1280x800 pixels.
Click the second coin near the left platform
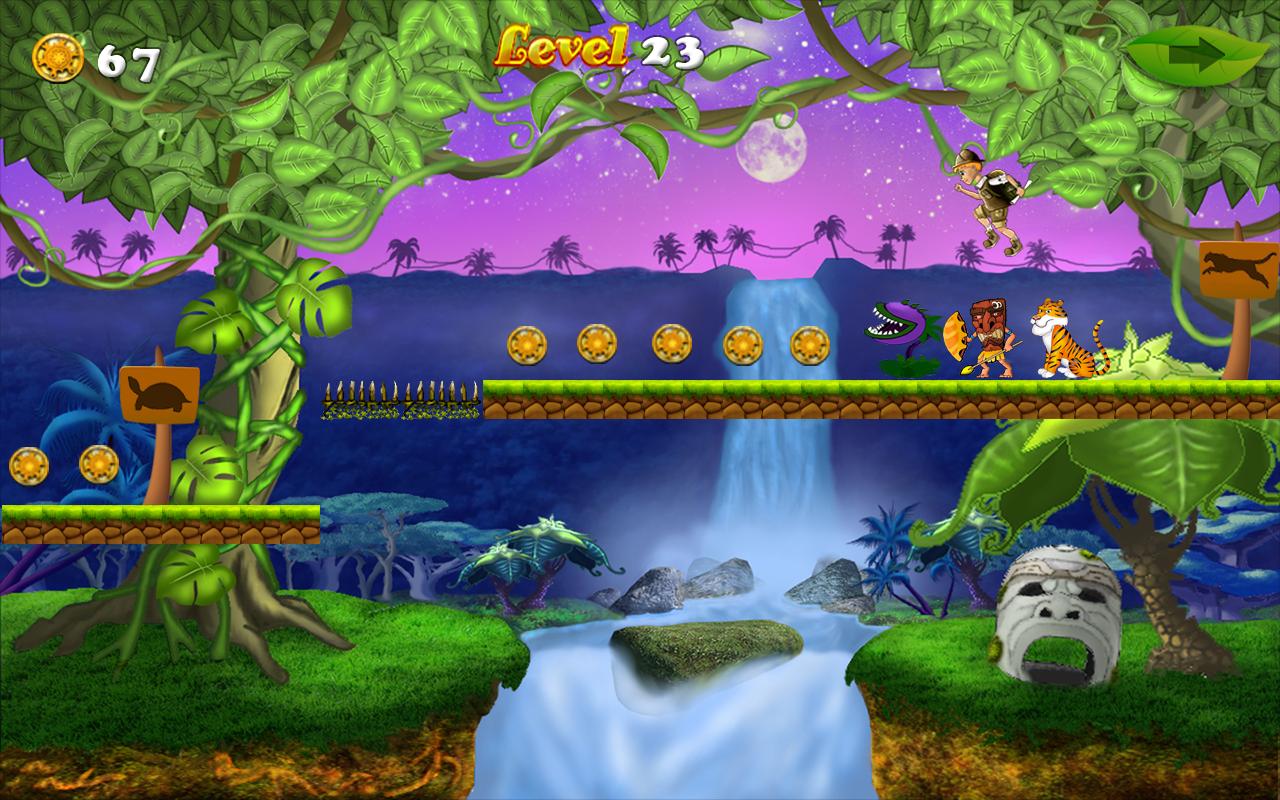click(99, 465)
